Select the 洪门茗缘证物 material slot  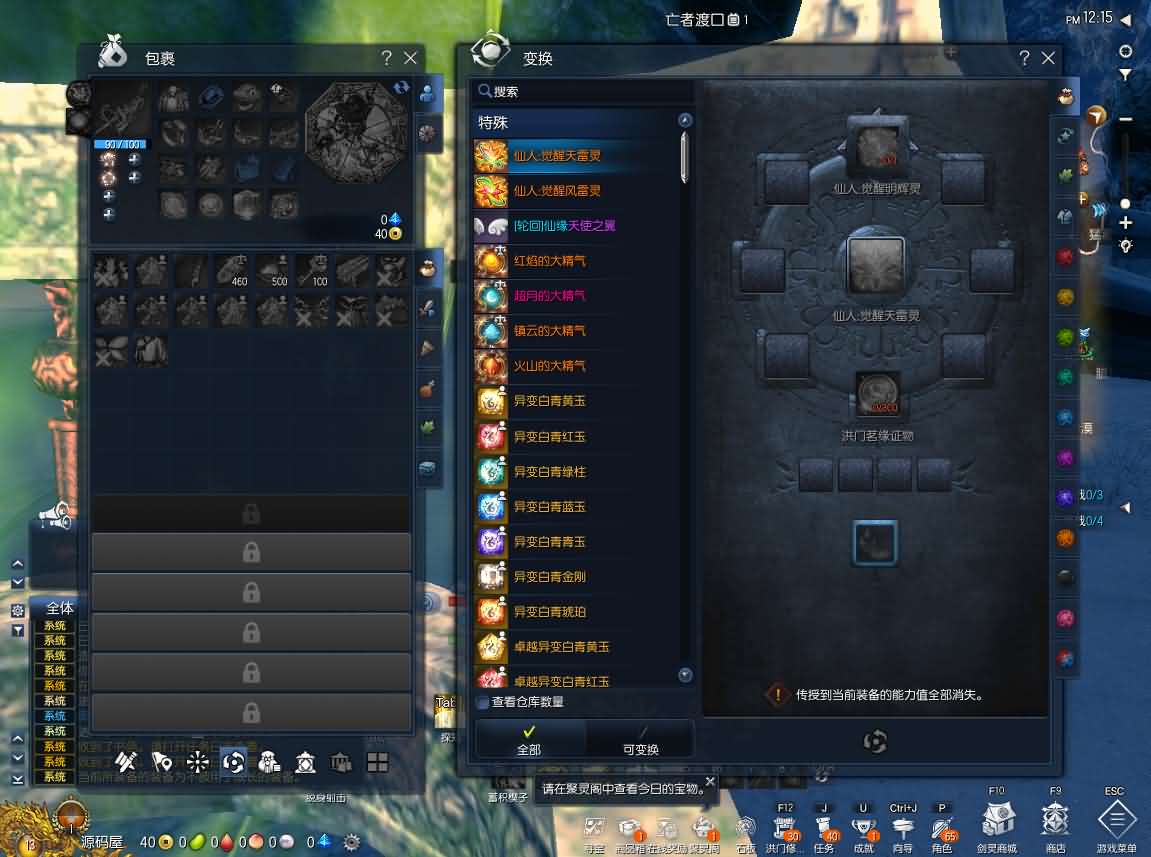pos(877,394)
